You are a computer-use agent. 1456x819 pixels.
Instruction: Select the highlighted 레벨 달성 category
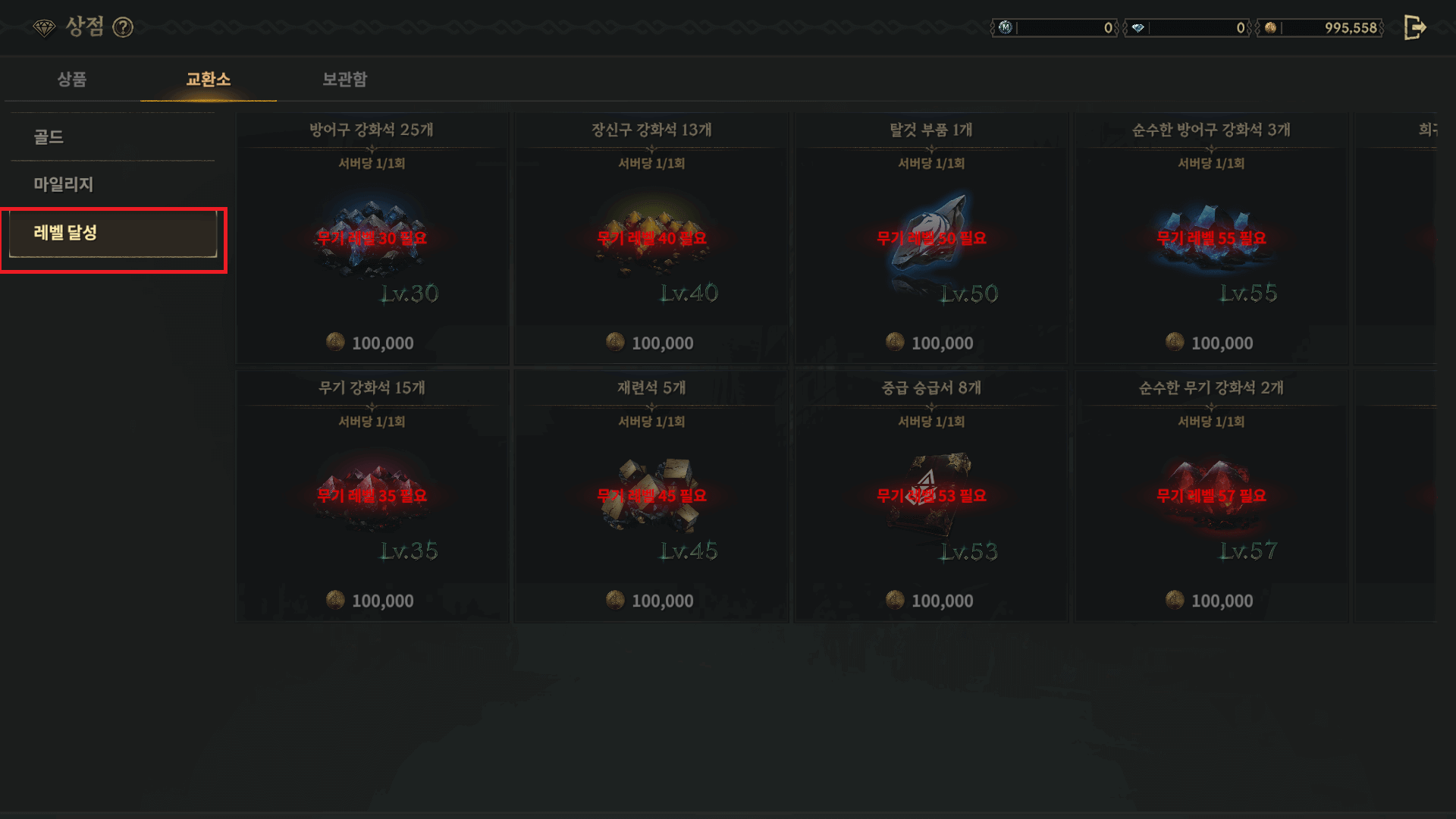point(112,234)
